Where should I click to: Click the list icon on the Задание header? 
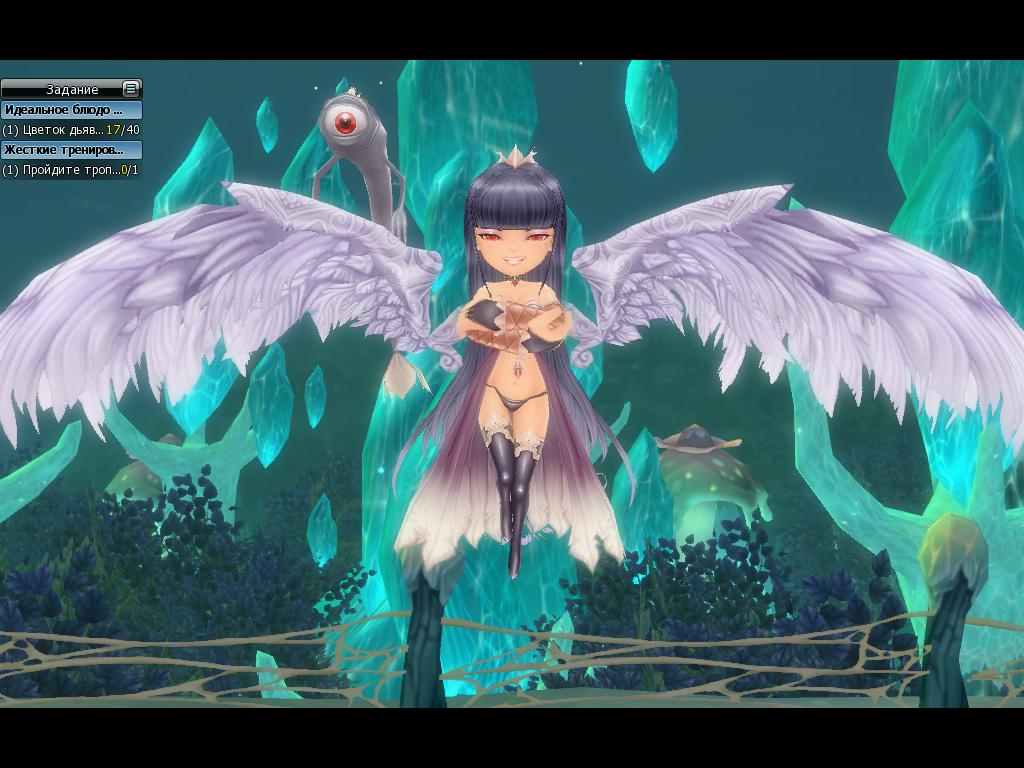(x=130, y=89)
